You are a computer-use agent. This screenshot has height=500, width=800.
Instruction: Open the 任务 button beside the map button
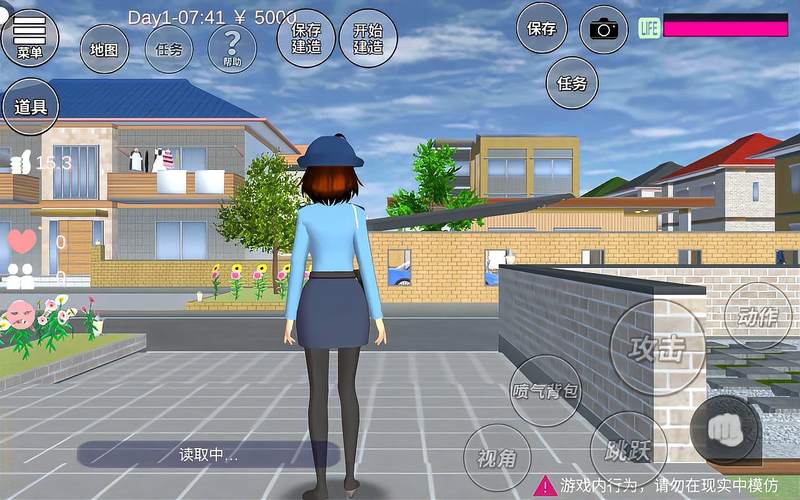pos(169,48)
